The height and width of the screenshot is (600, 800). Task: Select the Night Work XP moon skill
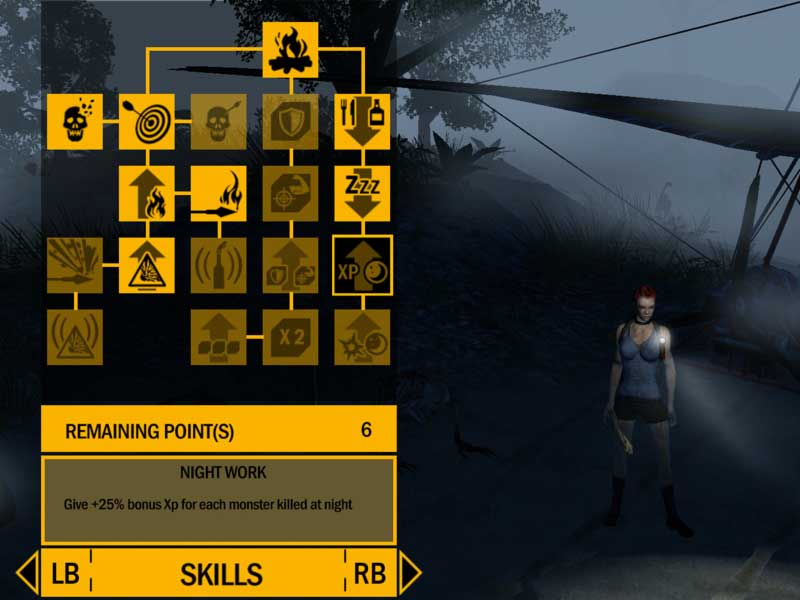click(x=362, y=265)
